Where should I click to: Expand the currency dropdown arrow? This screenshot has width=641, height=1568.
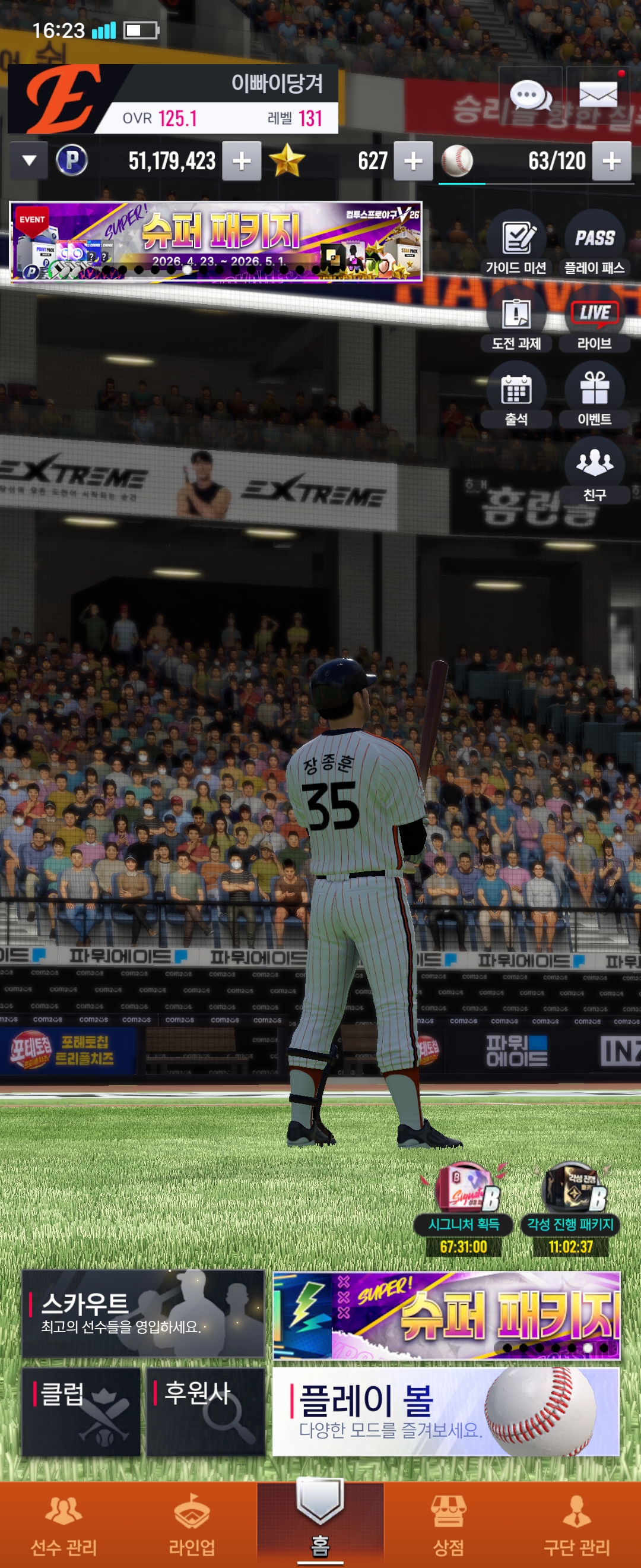click(x=29, y=162)
